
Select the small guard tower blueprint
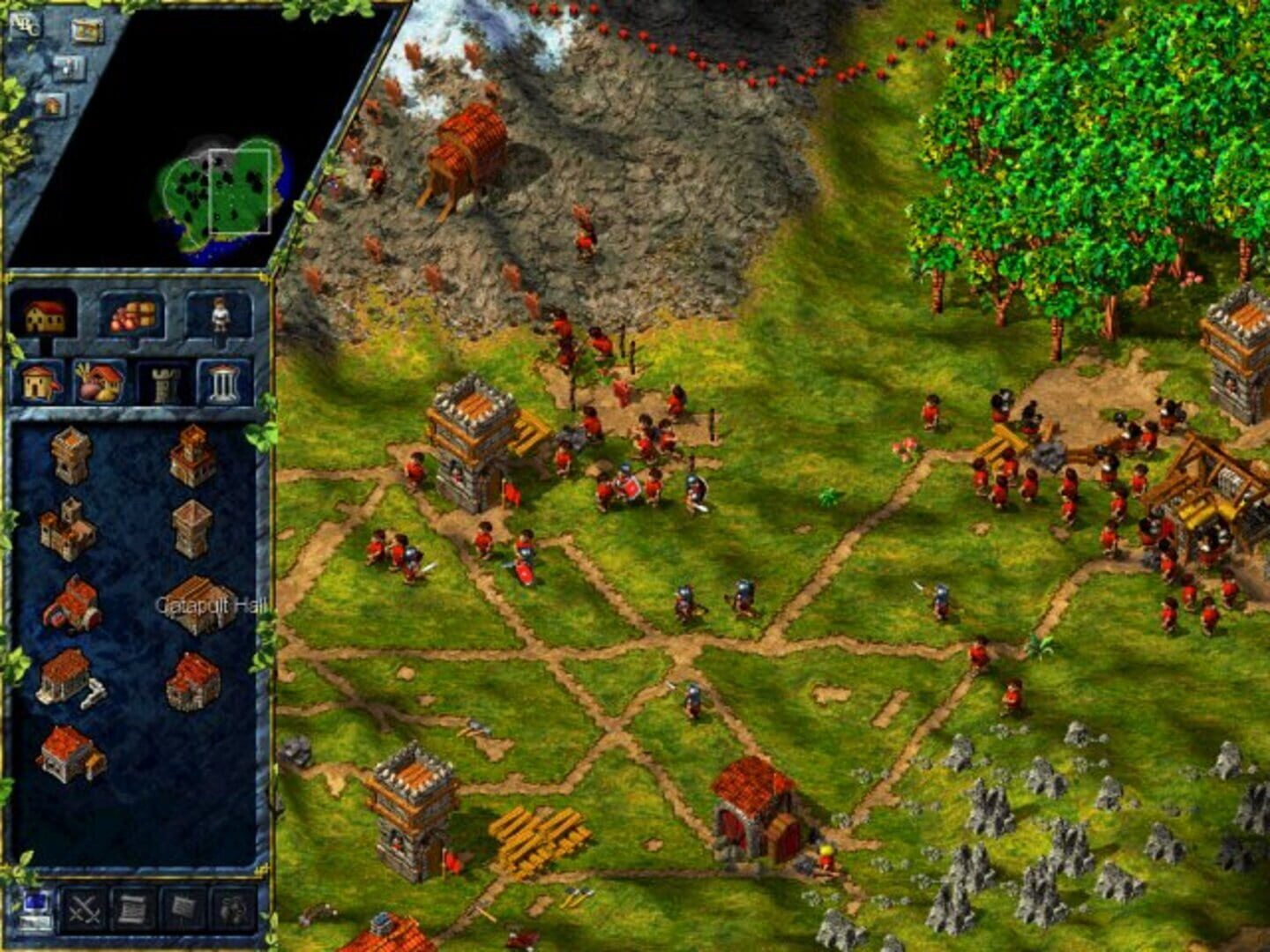coord(71,457)
